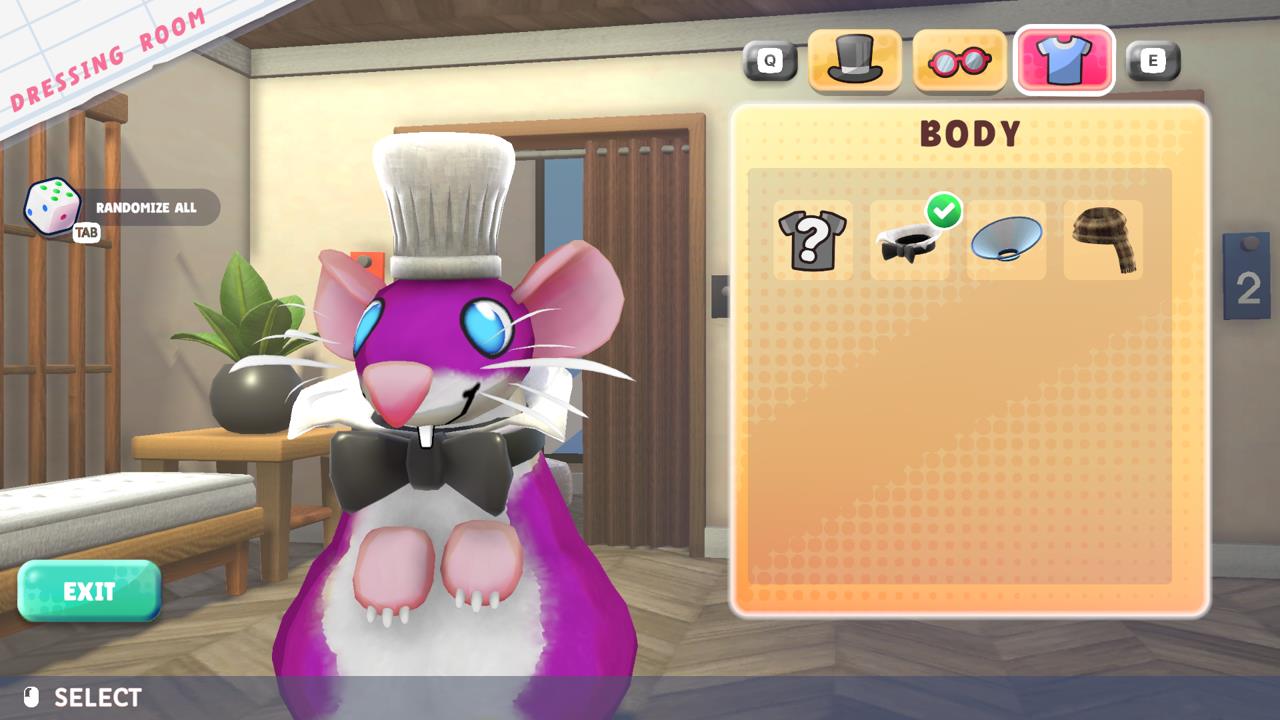Select the blue shirt body tab
This screenshot has height=720, width=1280.
1064,61
